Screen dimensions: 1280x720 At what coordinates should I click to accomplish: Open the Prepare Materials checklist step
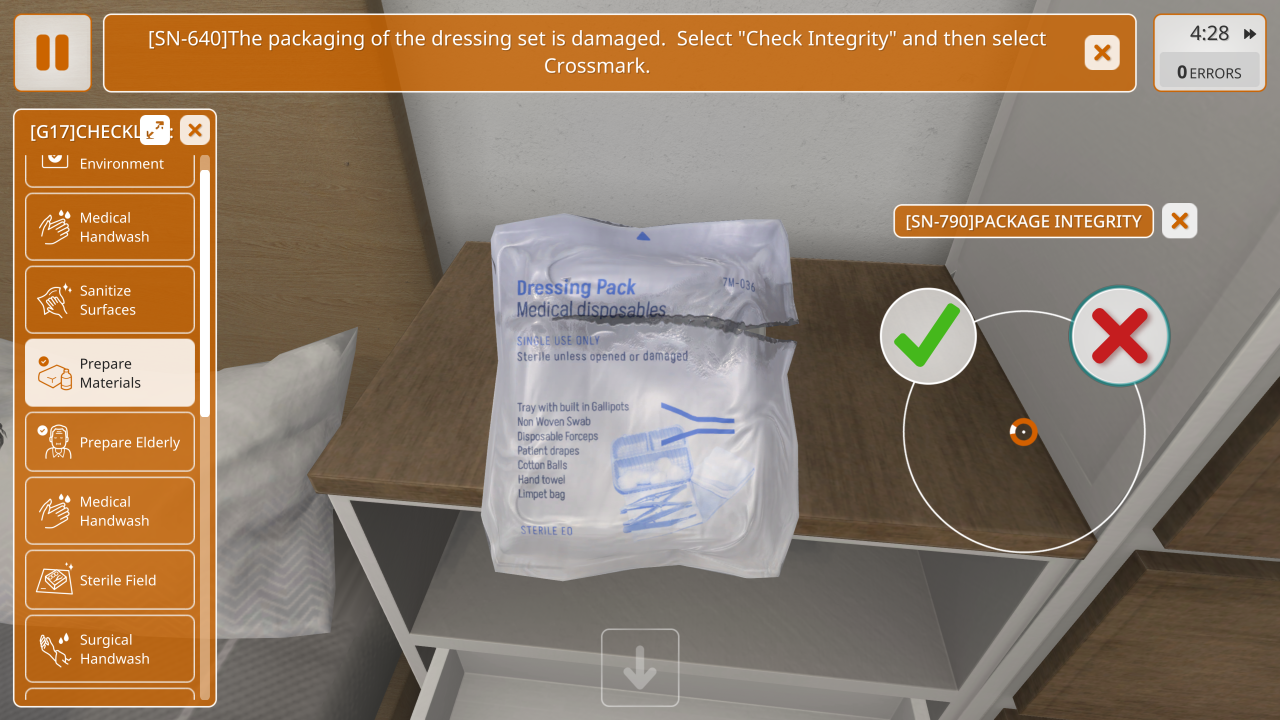pos(110,373)
